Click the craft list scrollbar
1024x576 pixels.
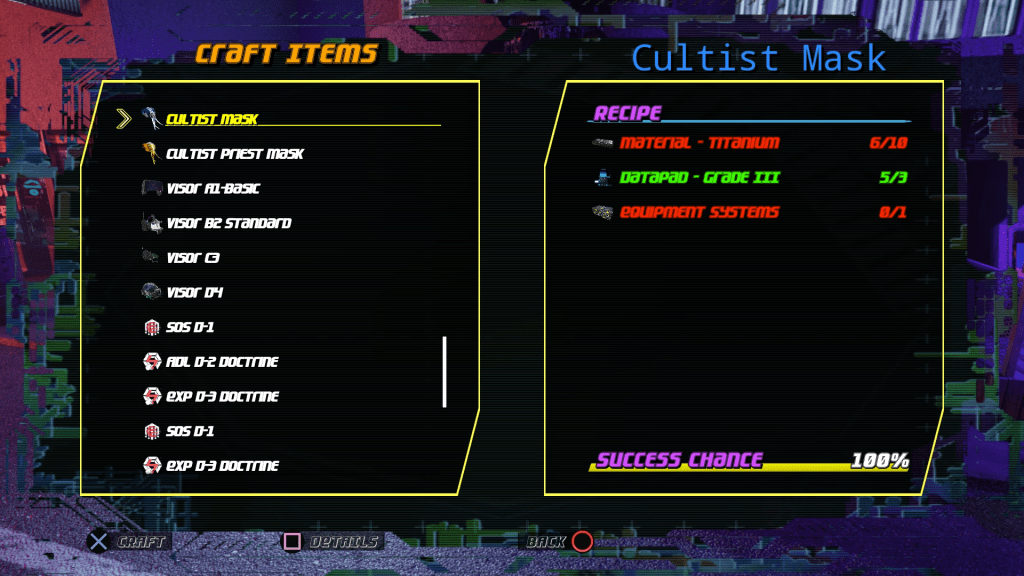pos(444,372)
